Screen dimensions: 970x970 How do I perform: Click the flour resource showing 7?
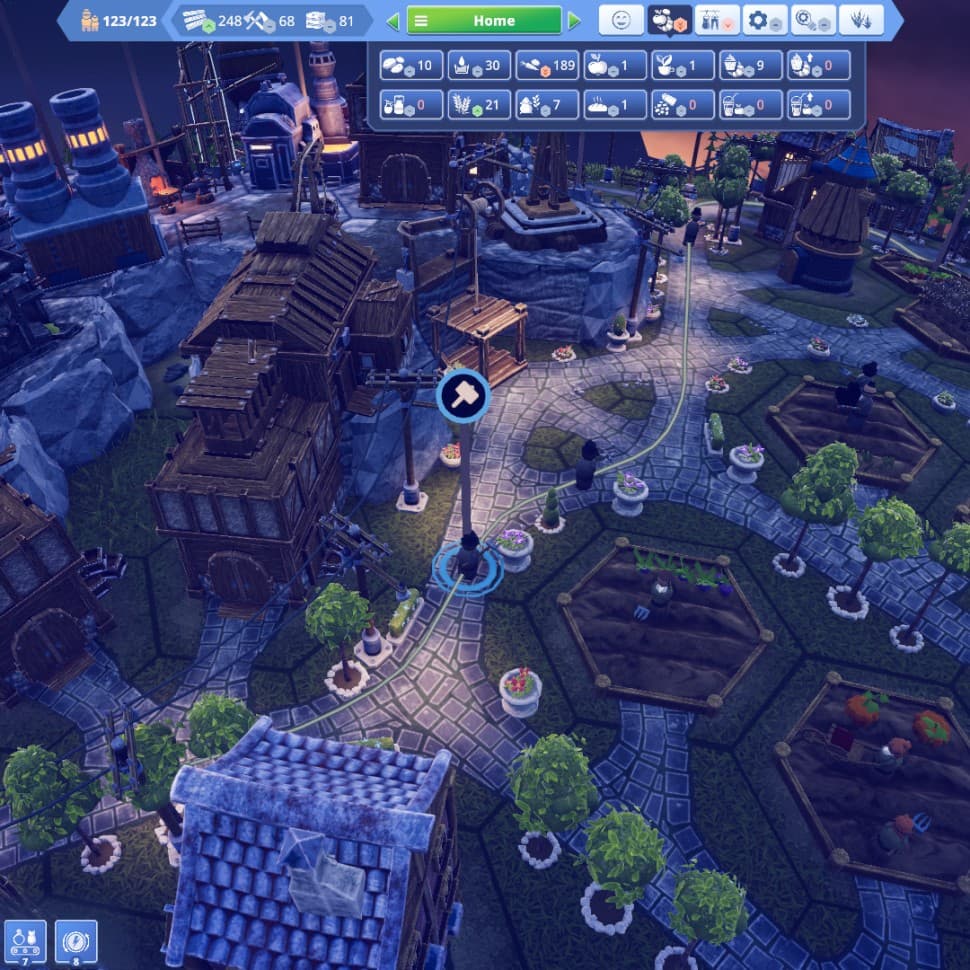548,105
